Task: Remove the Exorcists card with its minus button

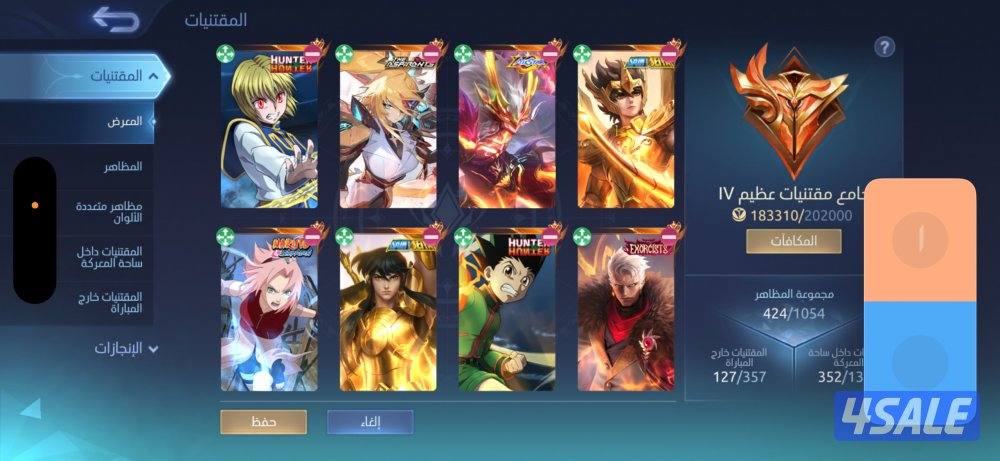Action: click(670, 236)
